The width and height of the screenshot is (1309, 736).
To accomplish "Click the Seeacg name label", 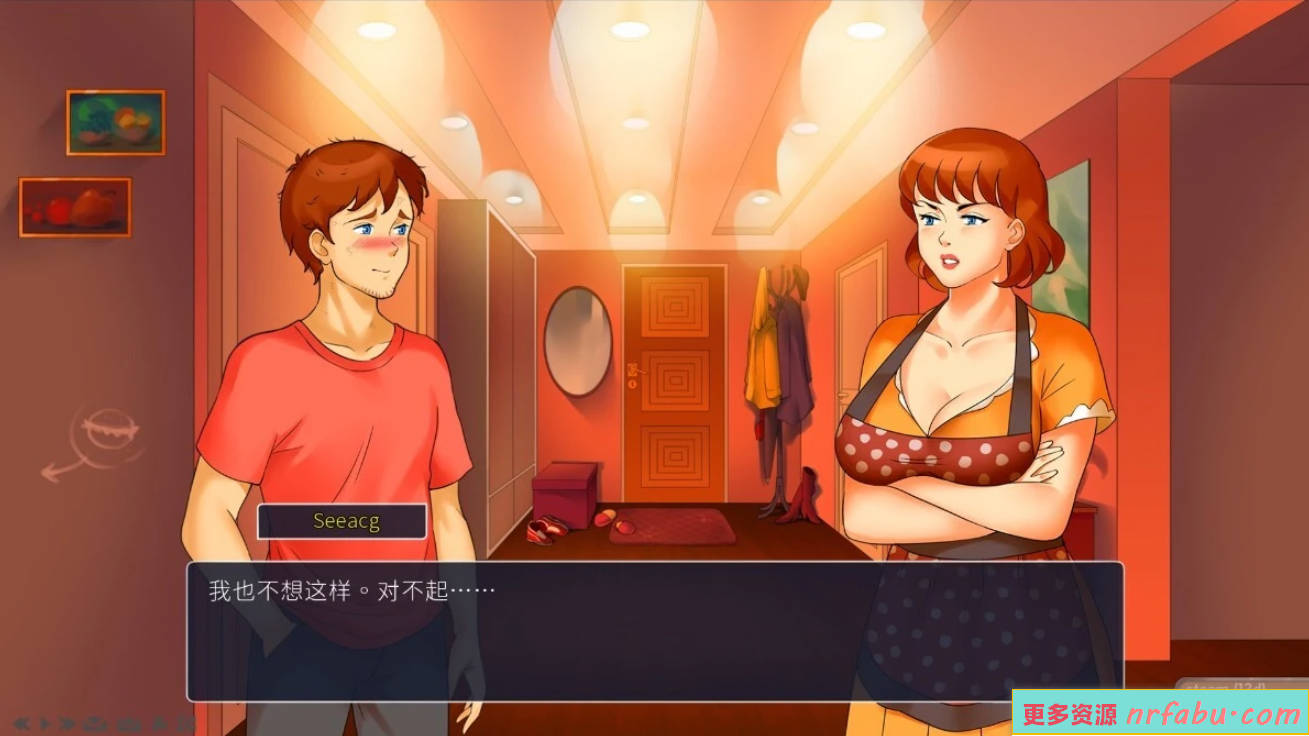I will tap(341, 520).
